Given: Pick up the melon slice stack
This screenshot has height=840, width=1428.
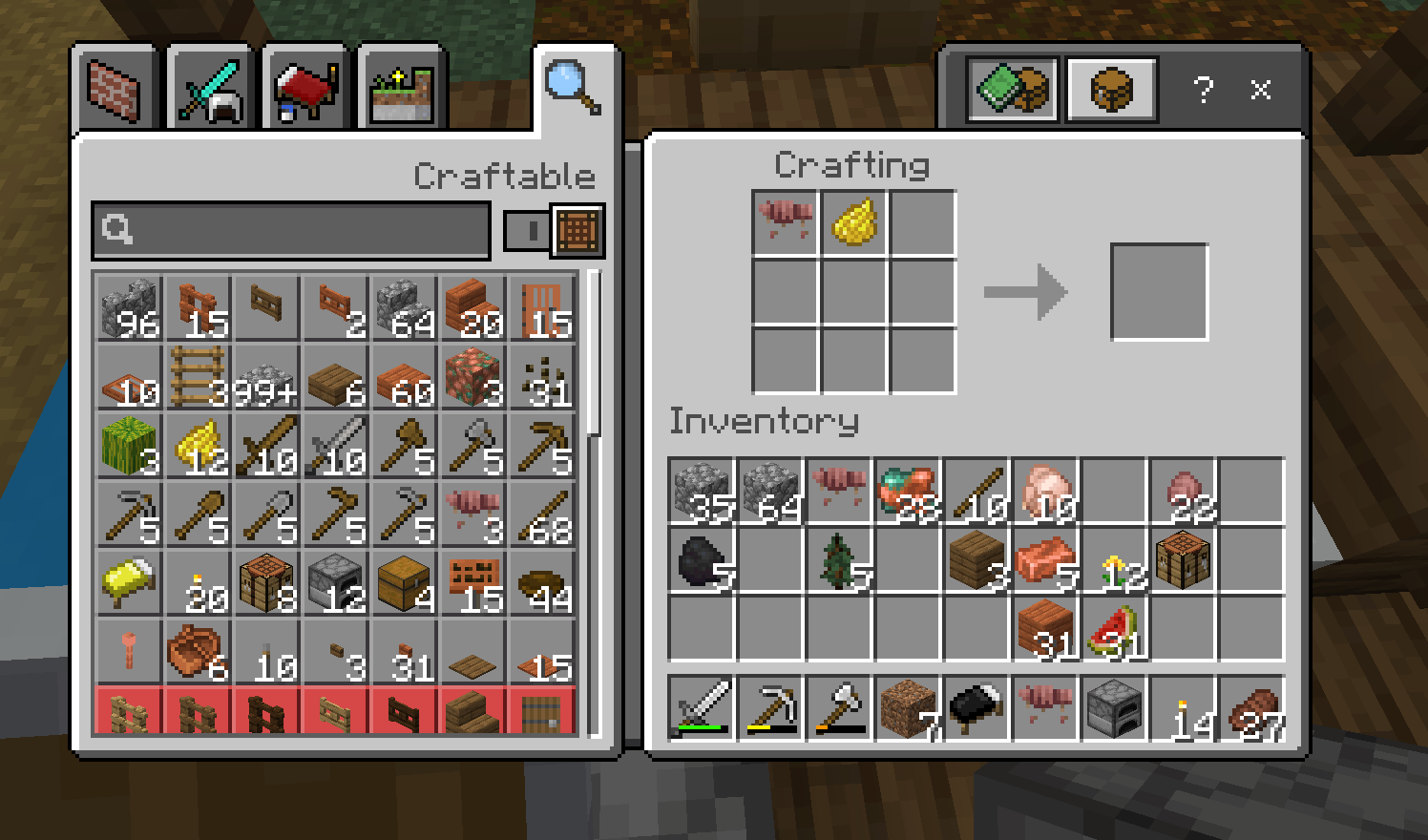Looking at the screenshot, I should (x=1114, y=630).
